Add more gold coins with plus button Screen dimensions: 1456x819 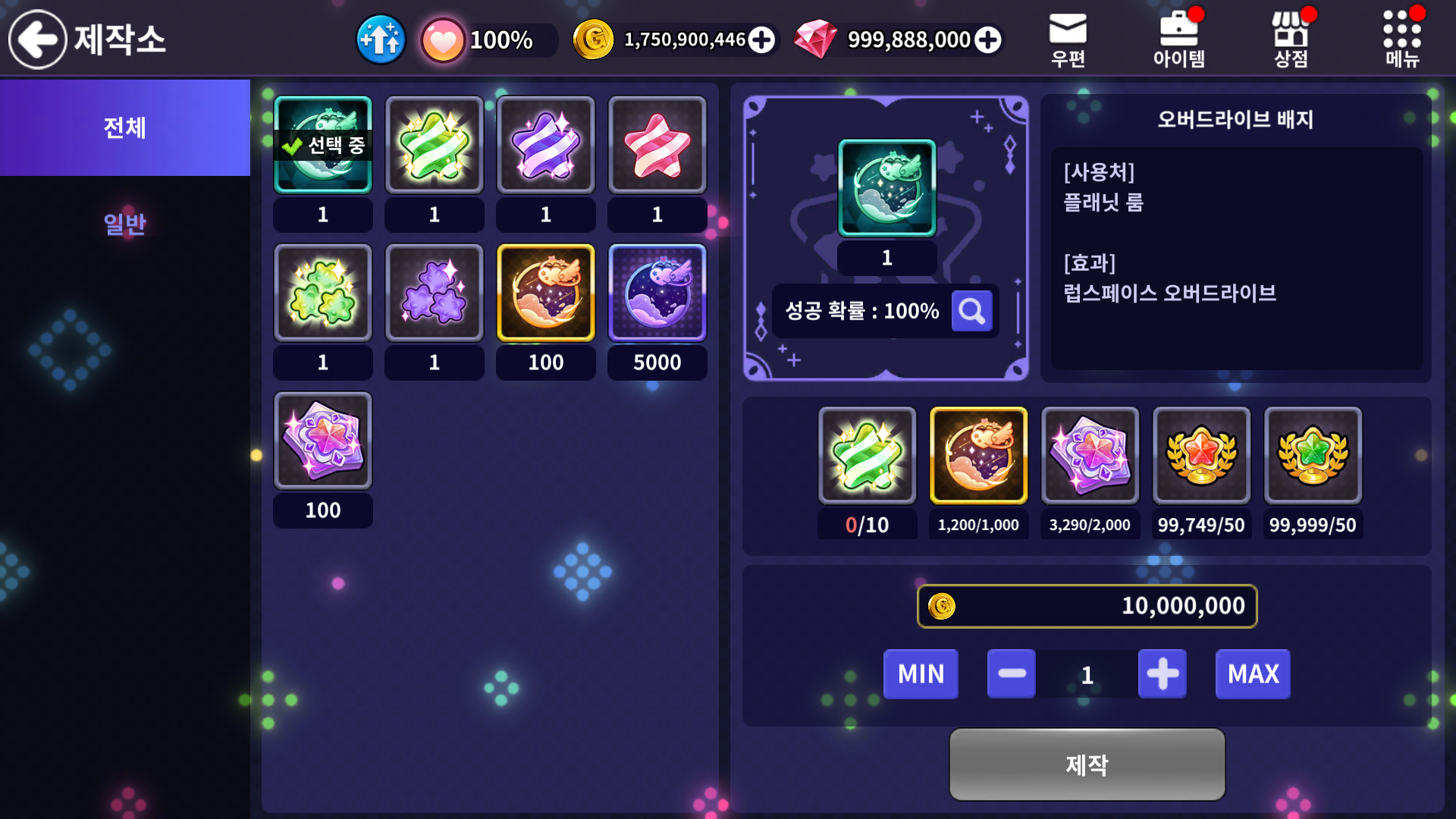tap(761, 39)
